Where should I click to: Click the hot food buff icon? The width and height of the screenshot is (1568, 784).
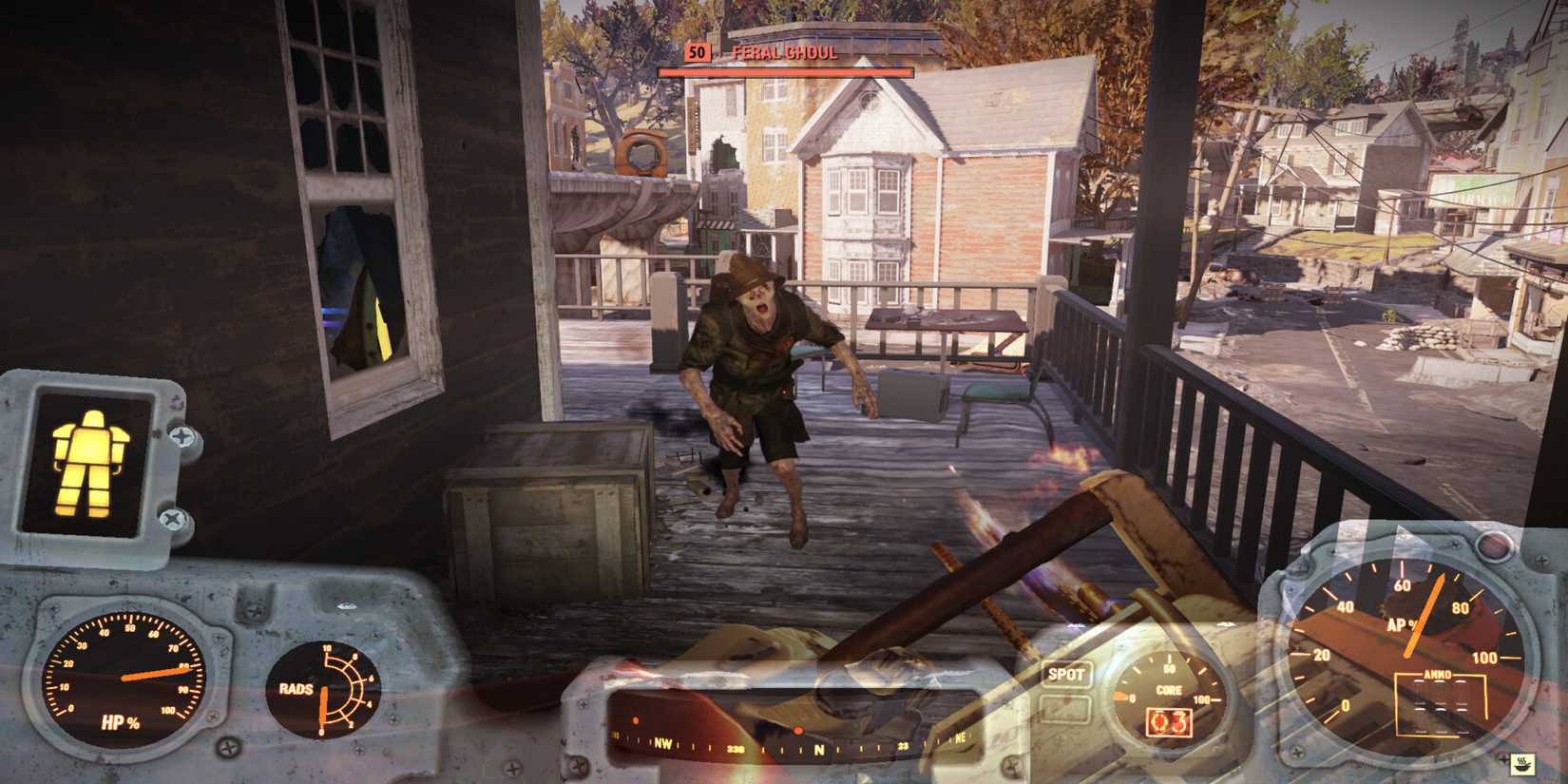pos(1522,763)
